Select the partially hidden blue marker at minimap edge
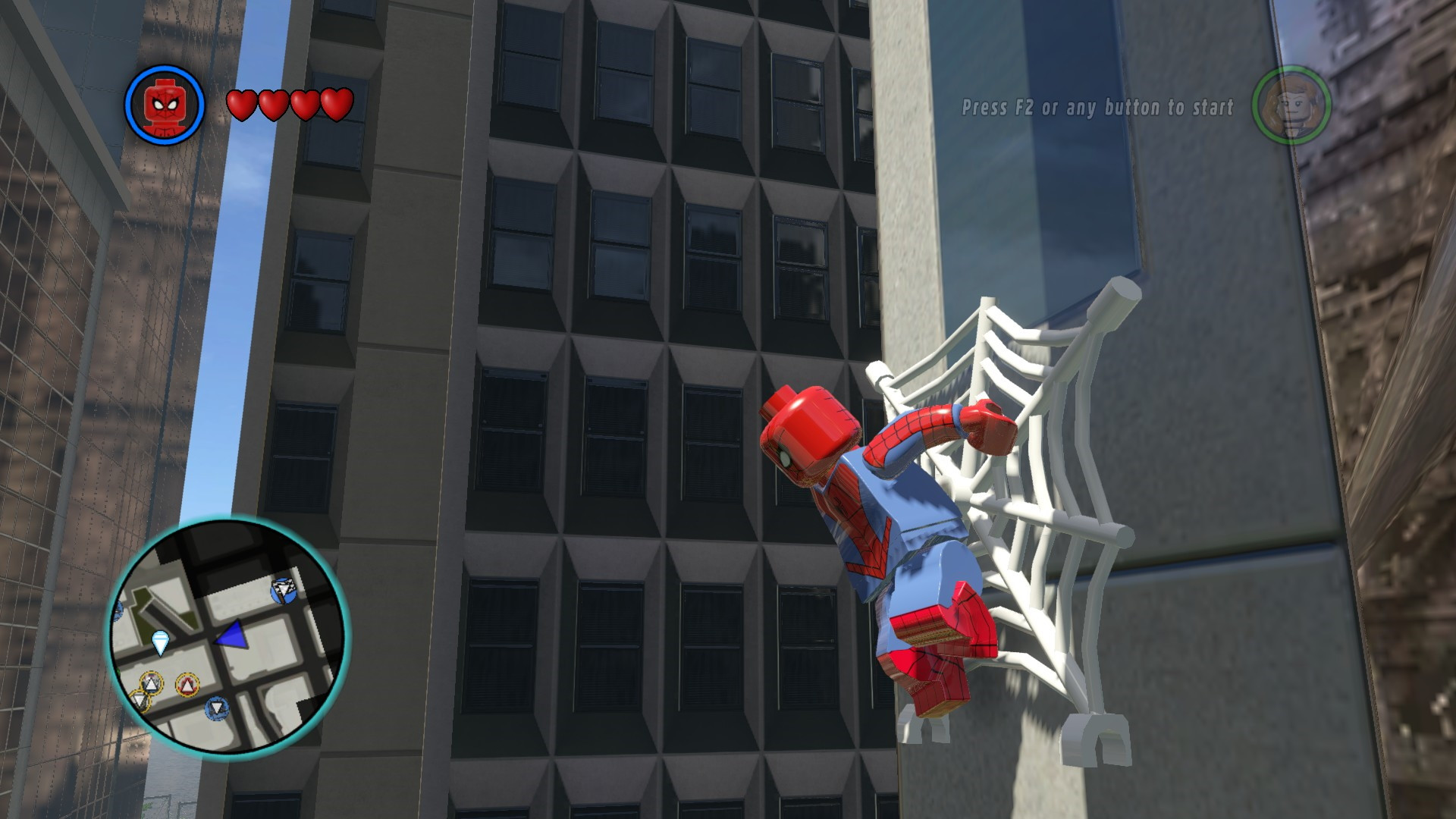 (x=118, y=612)
